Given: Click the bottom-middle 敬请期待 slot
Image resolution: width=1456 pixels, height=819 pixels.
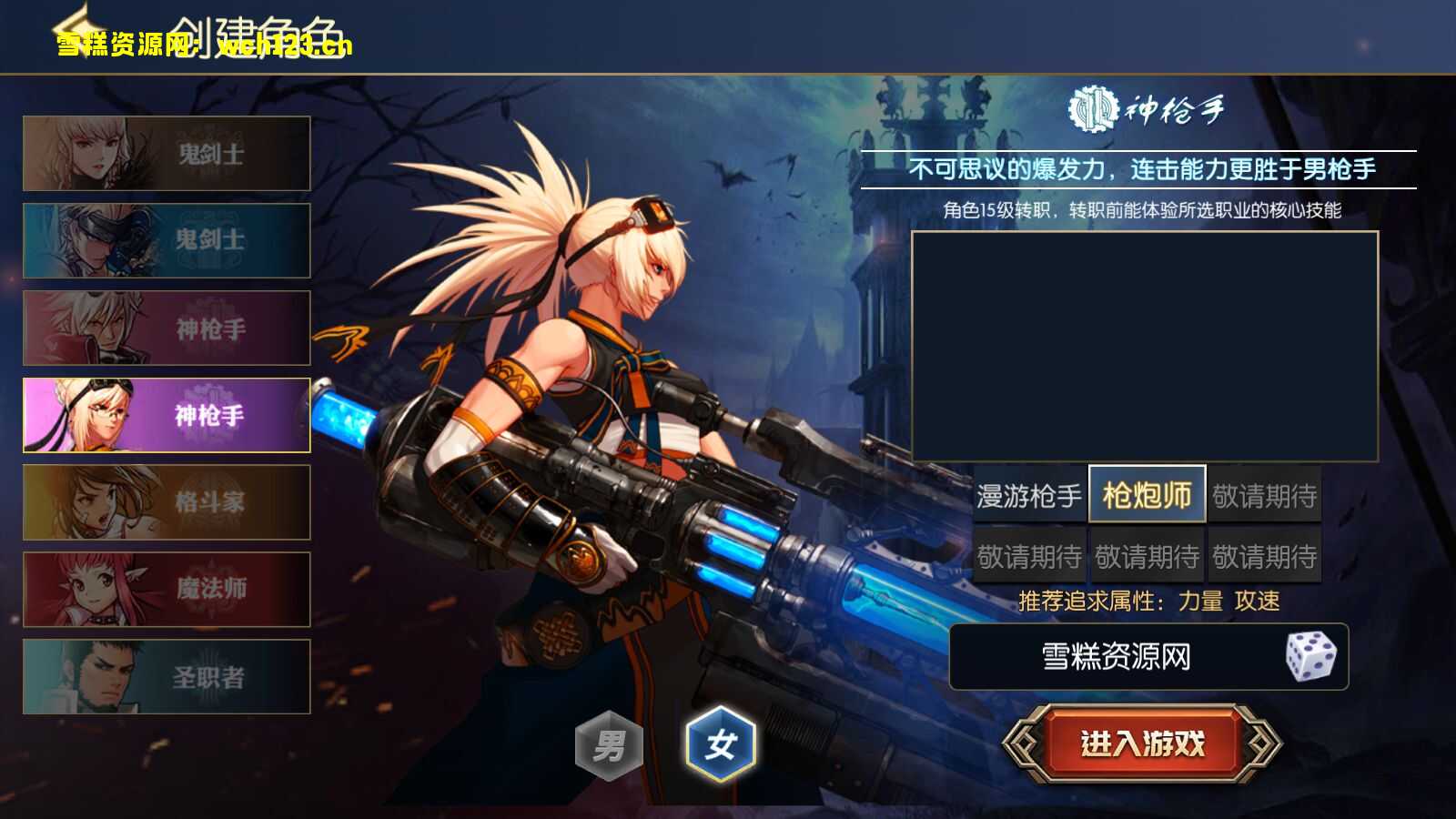Looking at the screenshot, I should point(1148,553).
